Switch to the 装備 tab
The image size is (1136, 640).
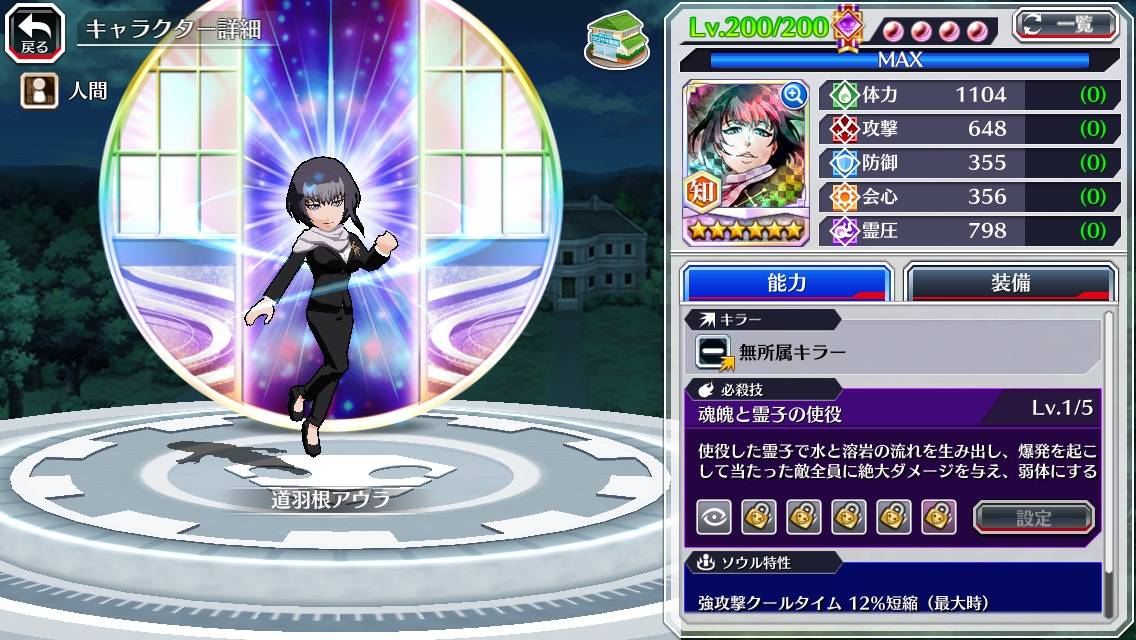click(x=1010, y=283)
